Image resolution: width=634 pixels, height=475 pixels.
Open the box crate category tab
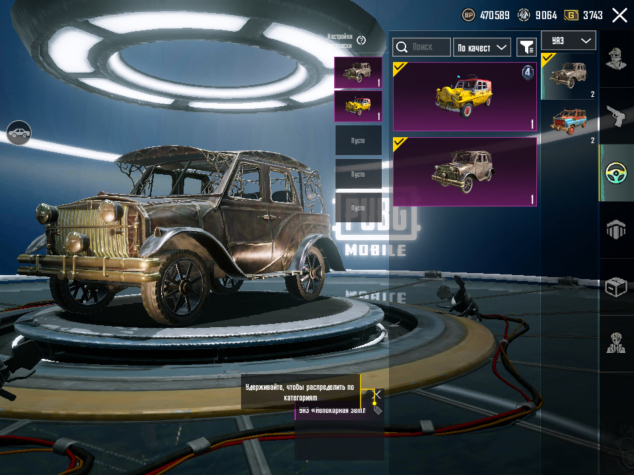coord(616,287)
